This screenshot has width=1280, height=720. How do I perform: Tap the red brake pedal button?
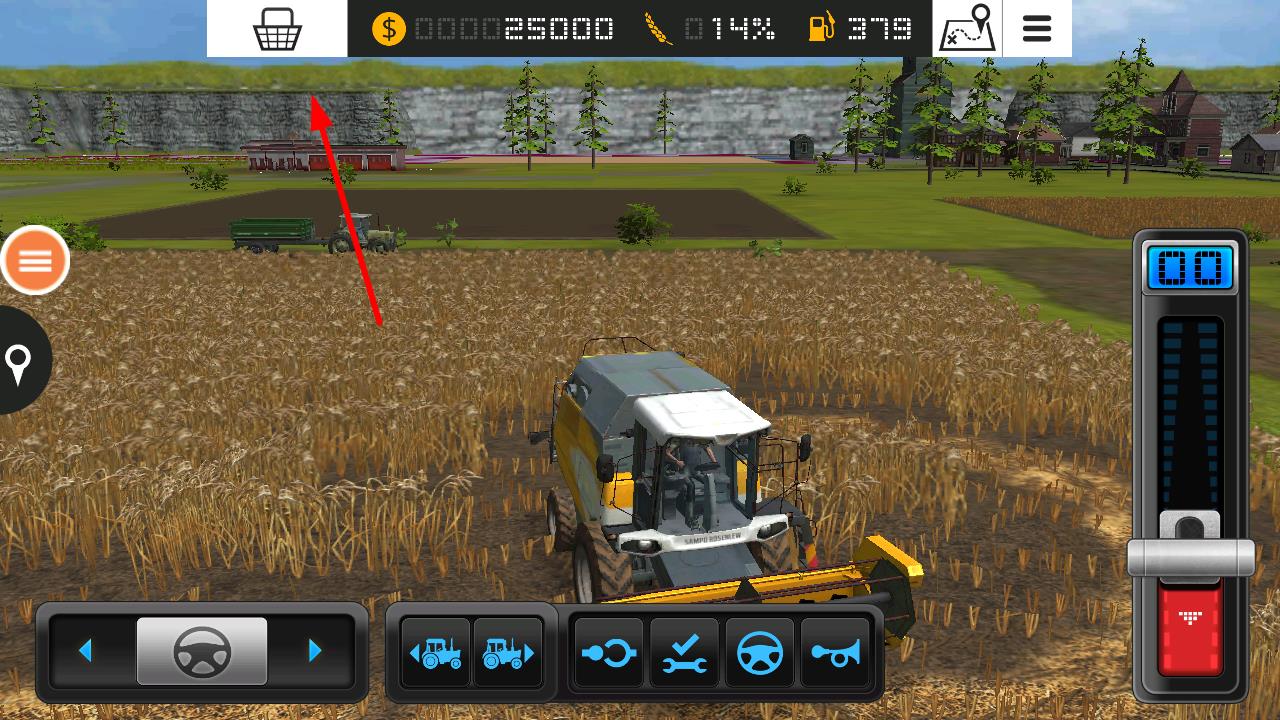click(1190, 630)
